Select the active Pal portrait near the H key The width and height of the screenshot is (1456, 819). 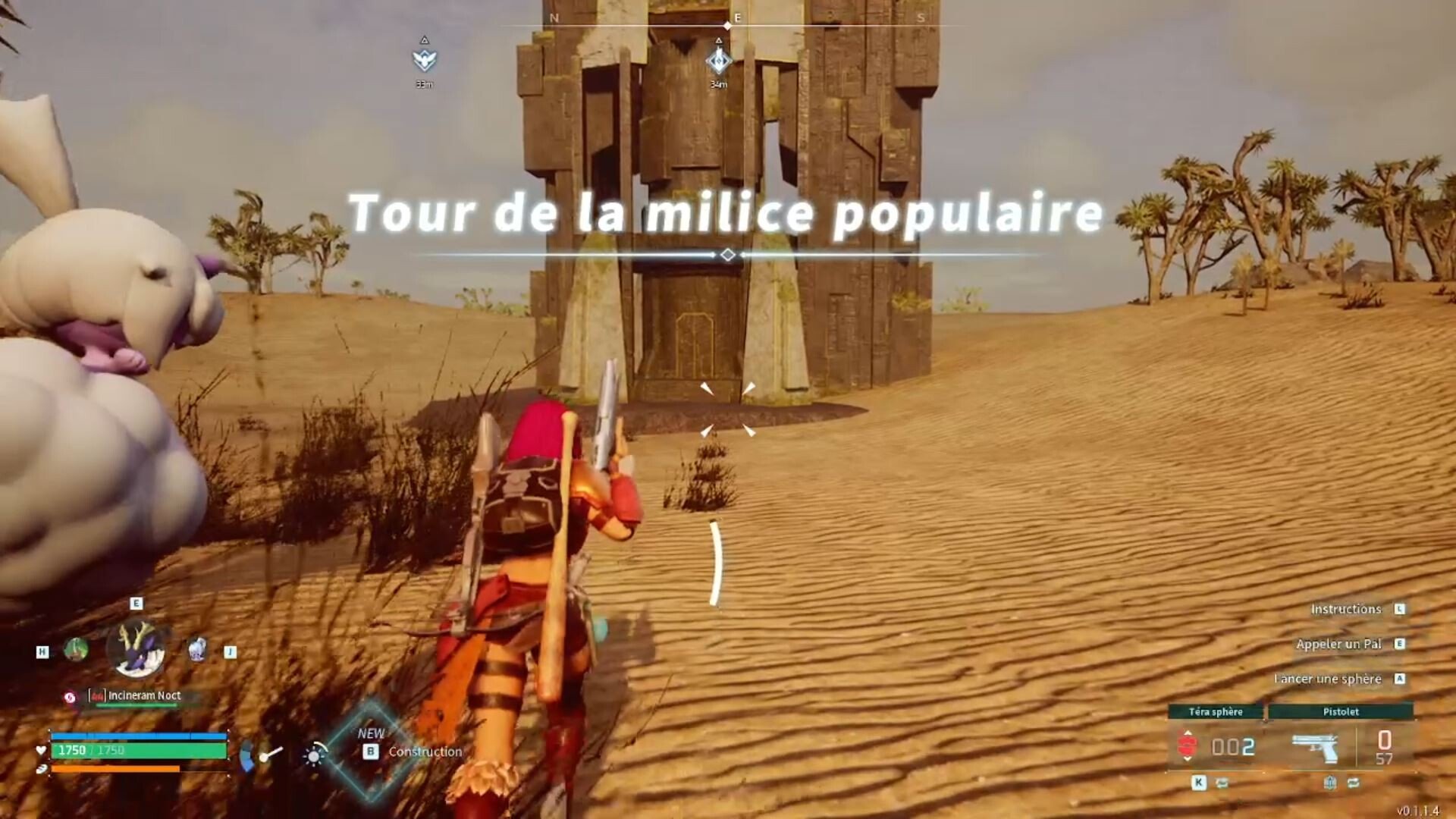coord(75,651)
